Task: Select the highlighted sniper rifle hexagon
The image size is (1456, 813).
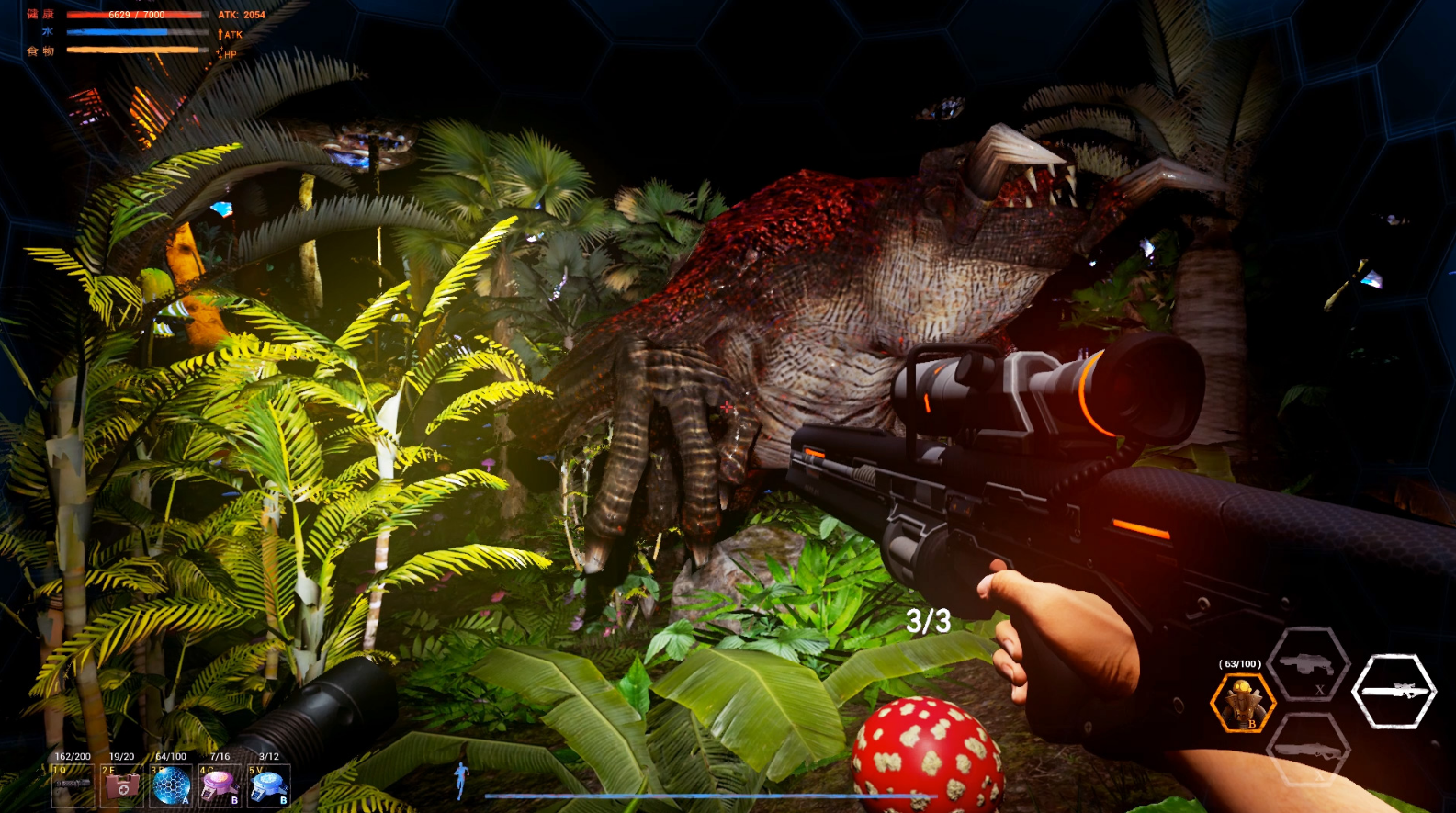Action: click(x=1394, y=691)
